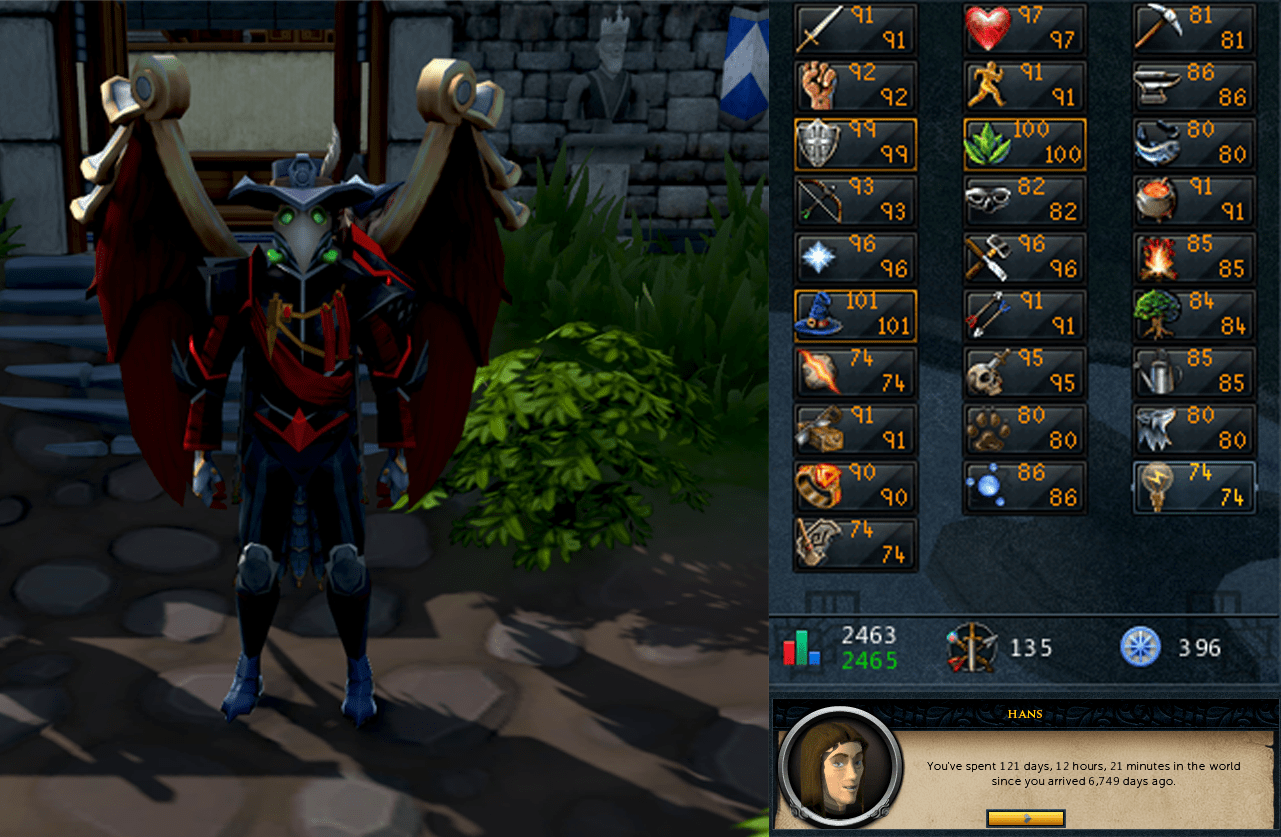The image size is (1281, 837).
Task: Open the combat level crossed-weapons icon
Action: [970, 647]
